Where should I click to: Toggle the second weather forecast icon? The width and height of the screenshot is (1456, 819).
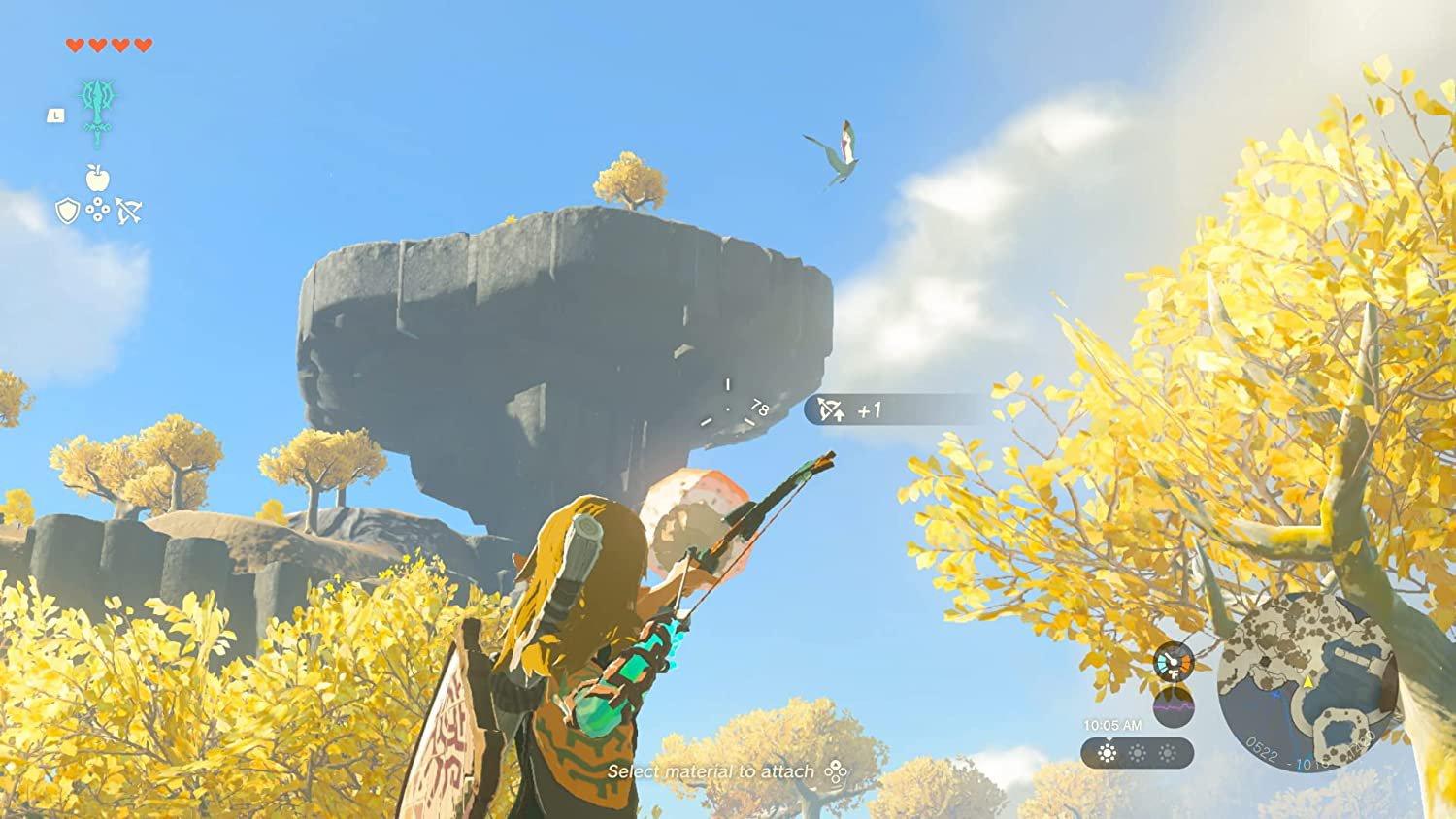point(1138,753)
